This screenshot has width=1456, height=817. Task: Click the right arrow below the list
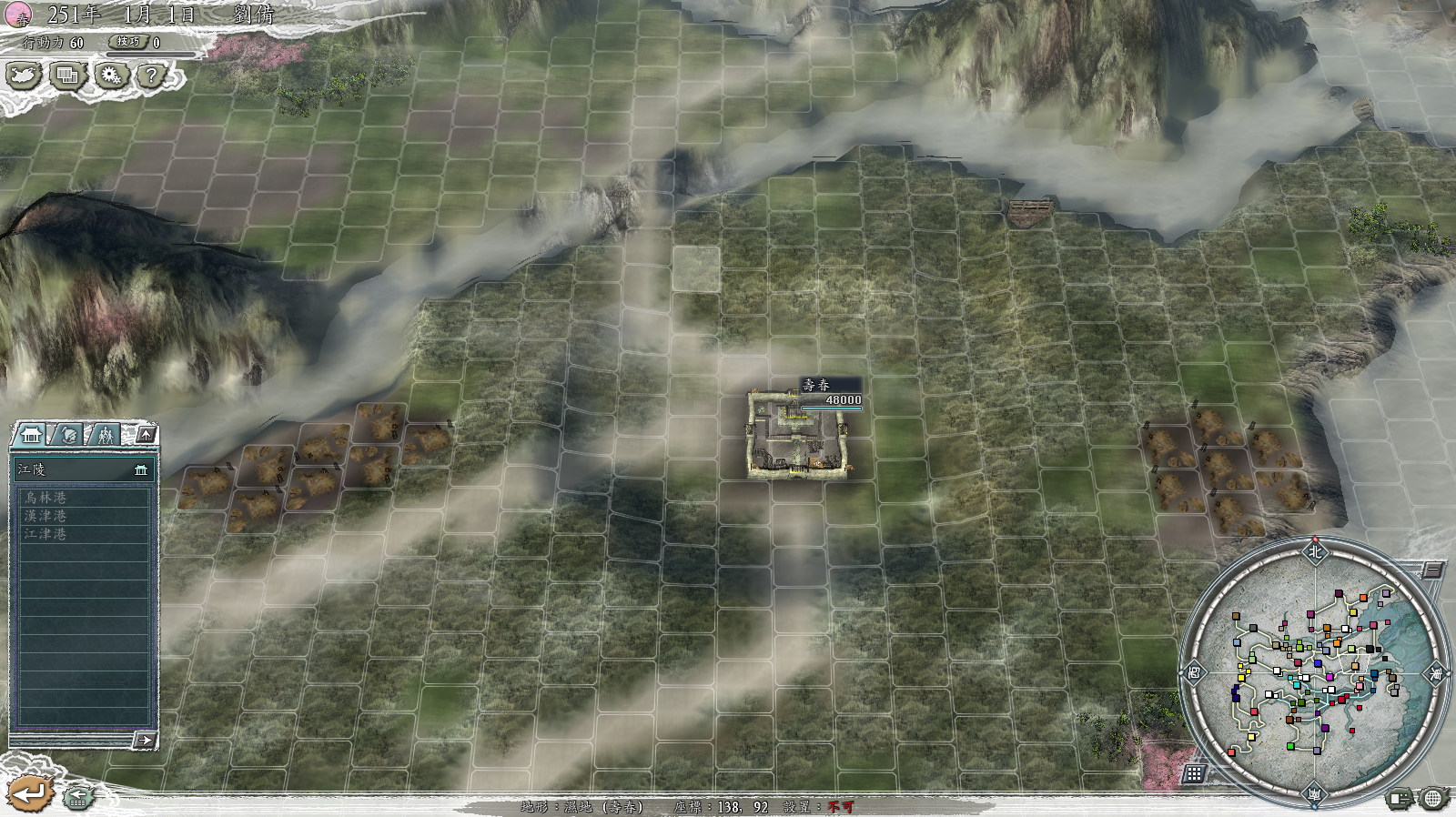click(144, 740)
